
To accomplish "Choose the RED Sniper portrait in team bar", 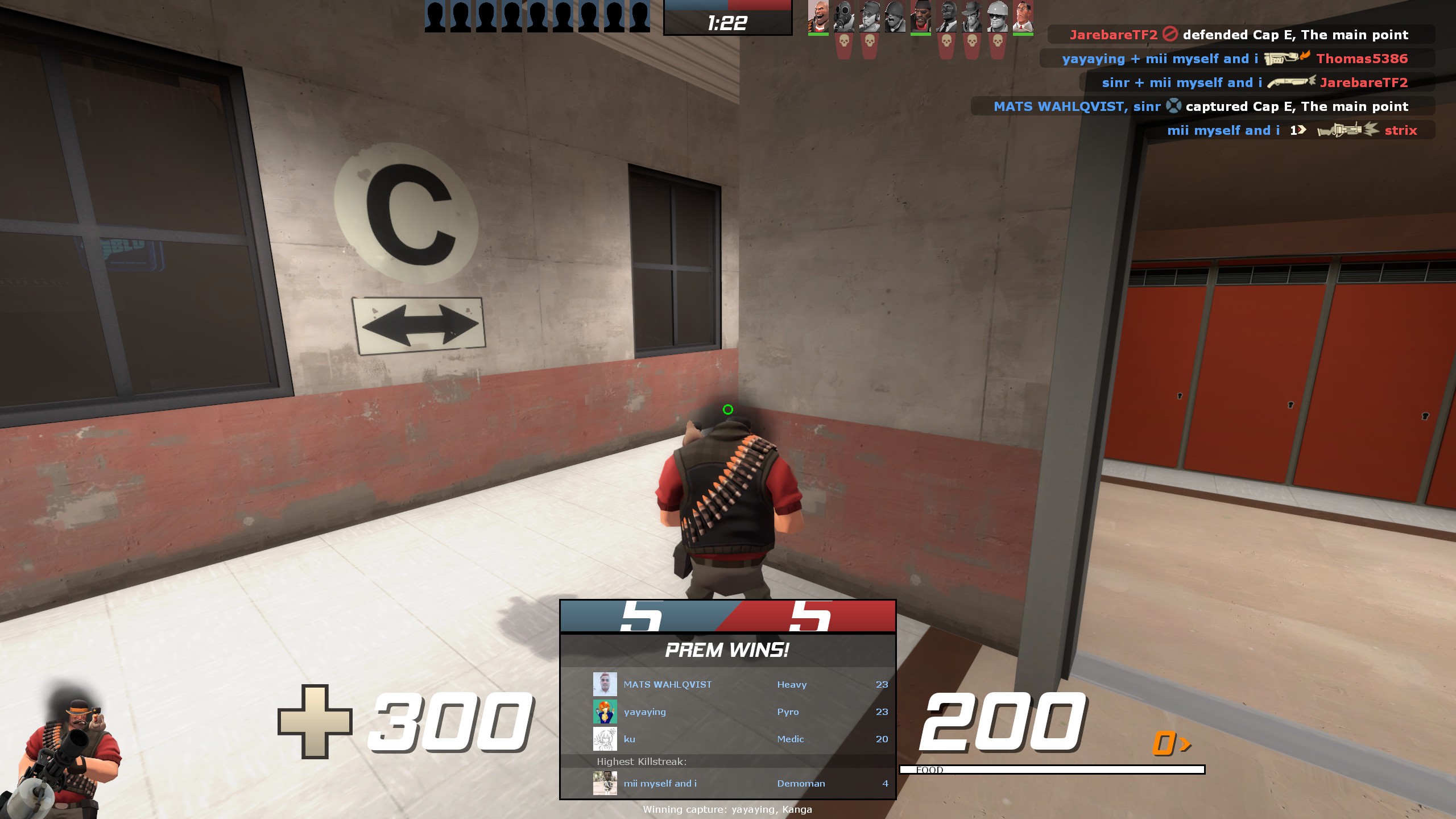I will point(971,16).
